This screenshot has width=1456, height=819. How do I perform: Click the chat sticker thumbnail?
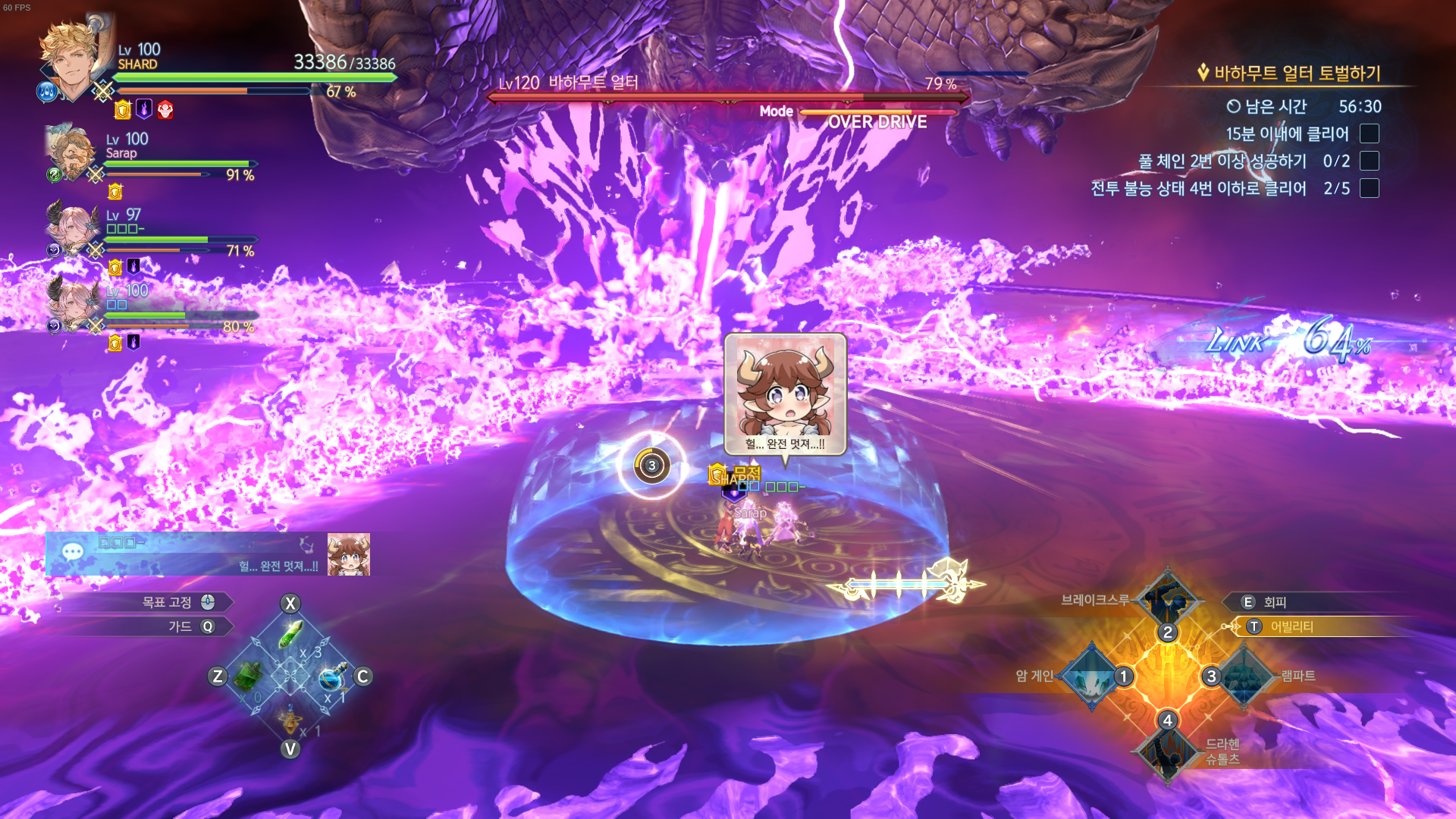tap(349, 554)
